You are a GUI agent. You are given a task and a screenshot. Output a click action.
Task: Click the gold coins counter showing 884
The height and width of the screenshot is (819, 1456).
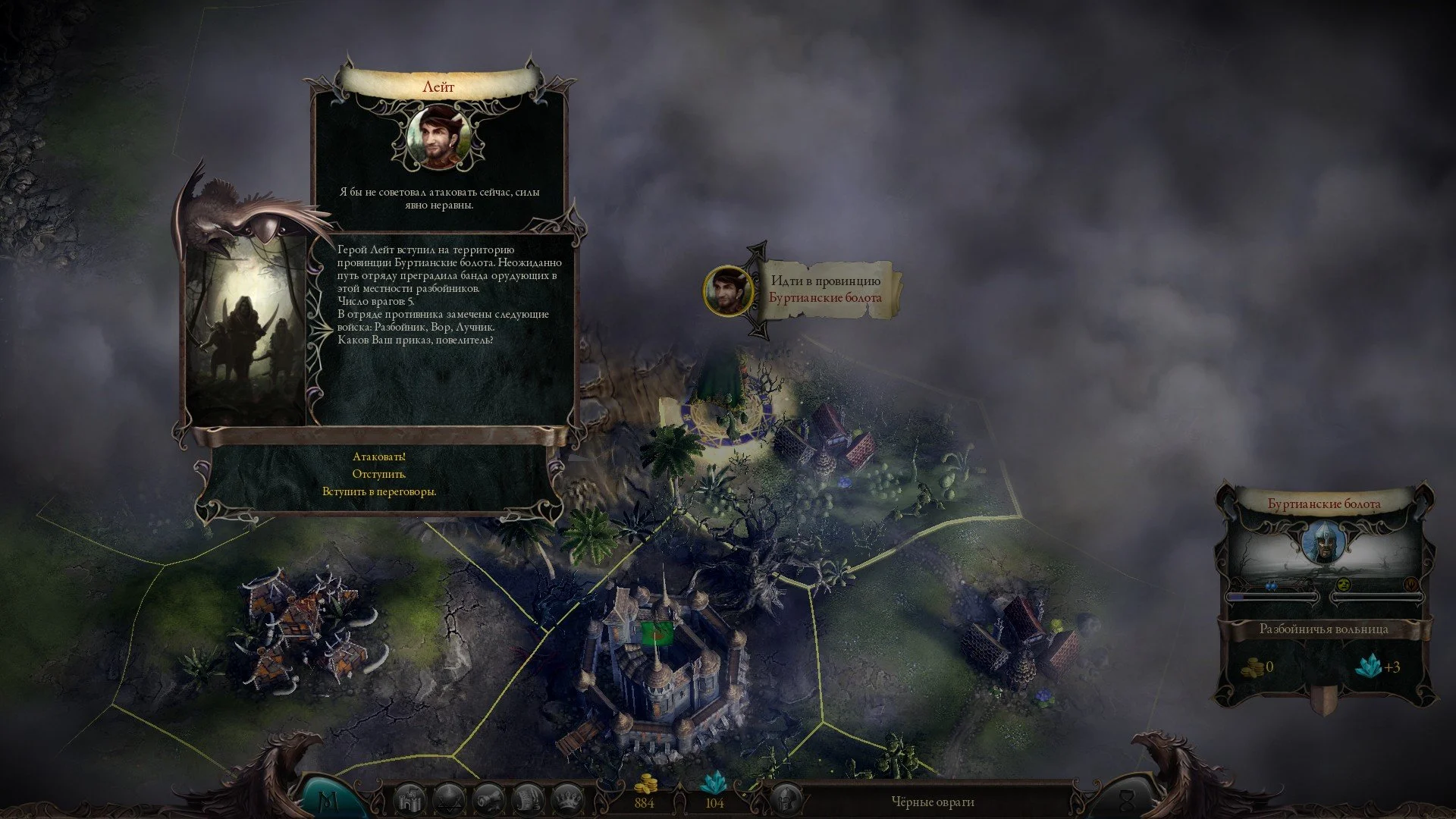tap(644, 802)
